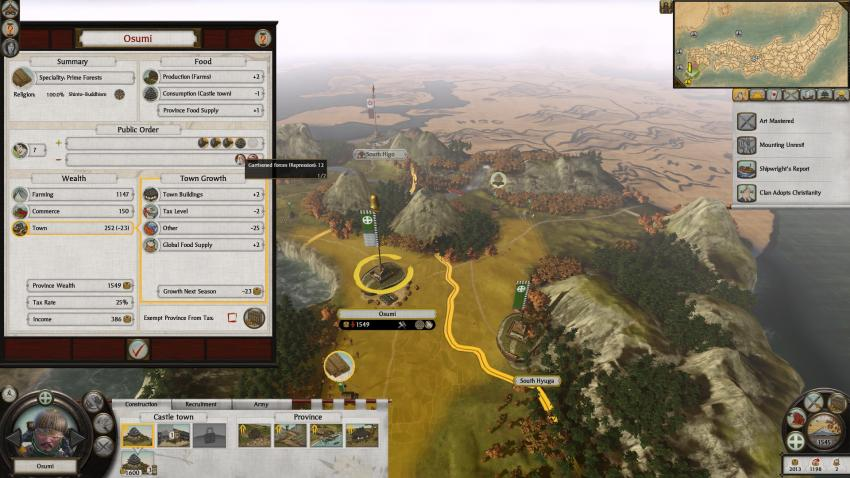Select the Construction tab

pos(142,405)
